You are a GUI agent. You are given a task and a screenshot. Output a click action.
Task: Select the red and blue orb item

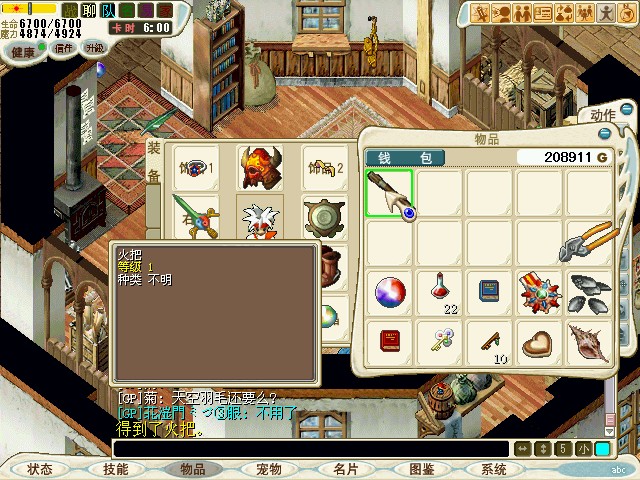(x=389, y=292)
